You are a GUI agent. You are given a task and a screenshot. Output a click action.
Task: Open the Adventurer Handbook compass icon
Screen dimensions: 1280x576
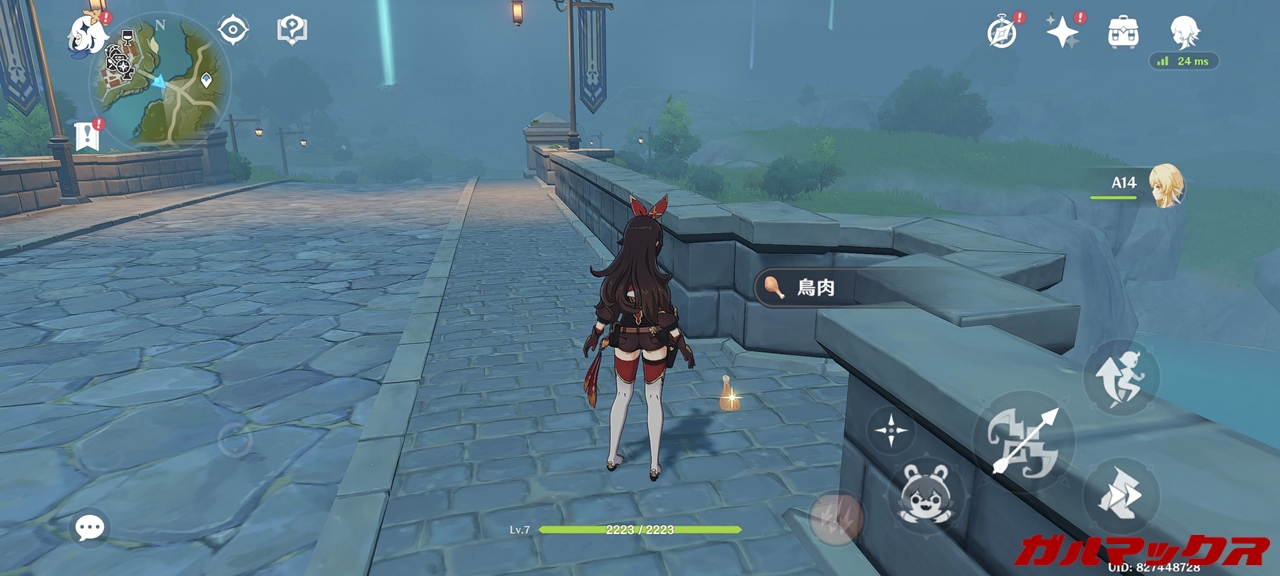click(x=1002, y=33)
